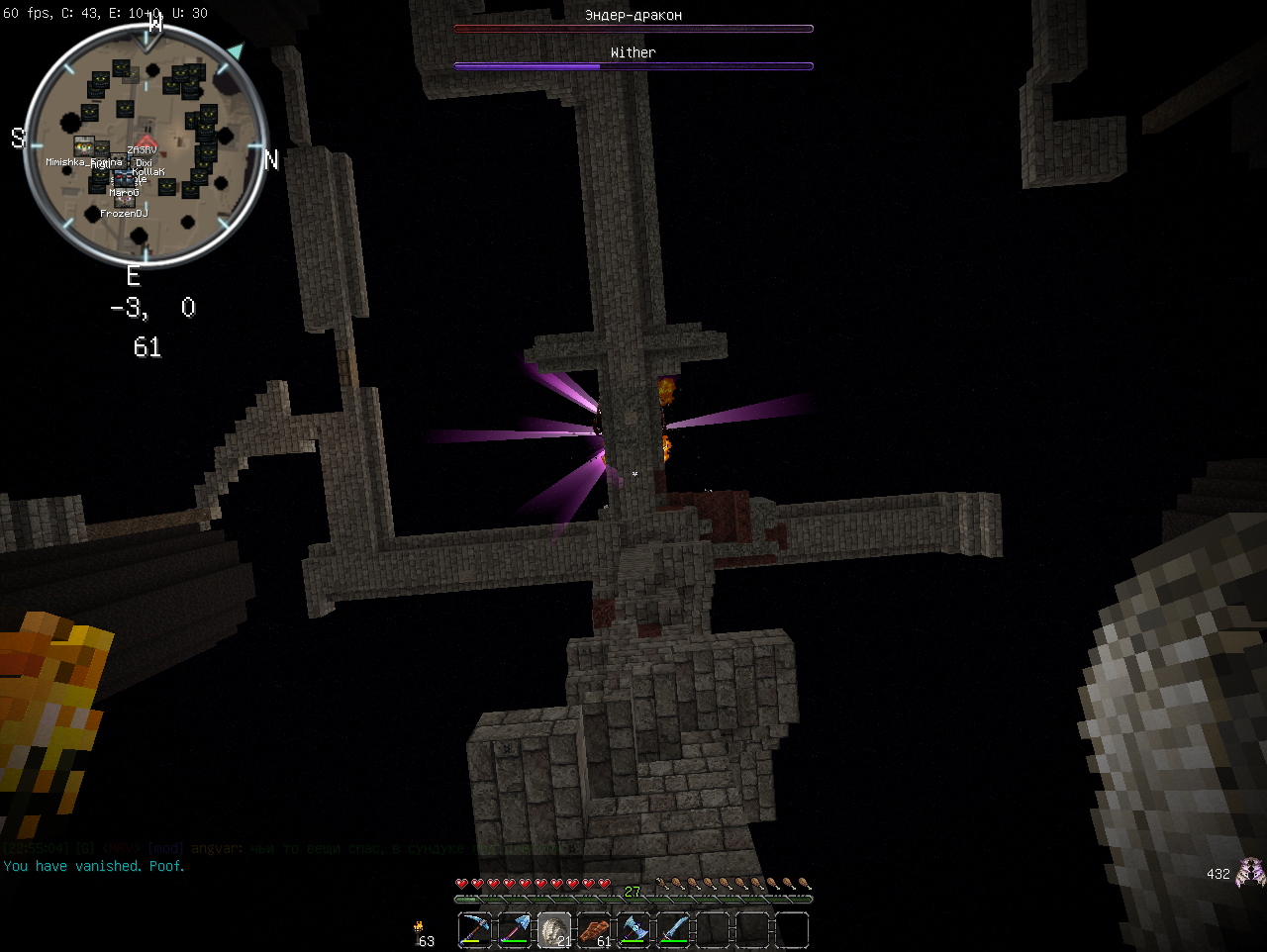Image resolution: width=1267 pixels, height=952 pixels.
Task: Select the blue shovel hotbar slot
Action: 515,930
